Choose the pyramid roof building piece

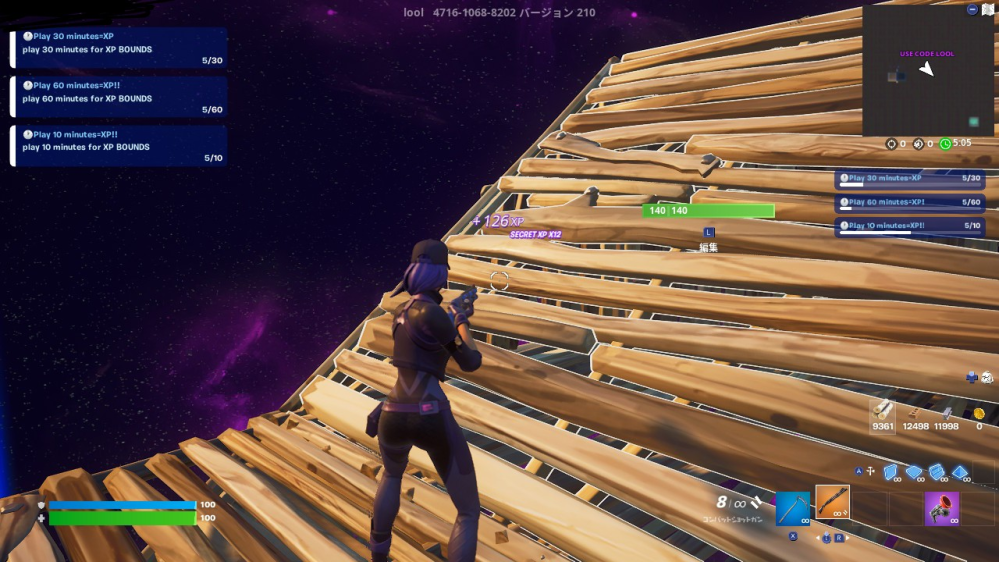click(x=960, y=472)
